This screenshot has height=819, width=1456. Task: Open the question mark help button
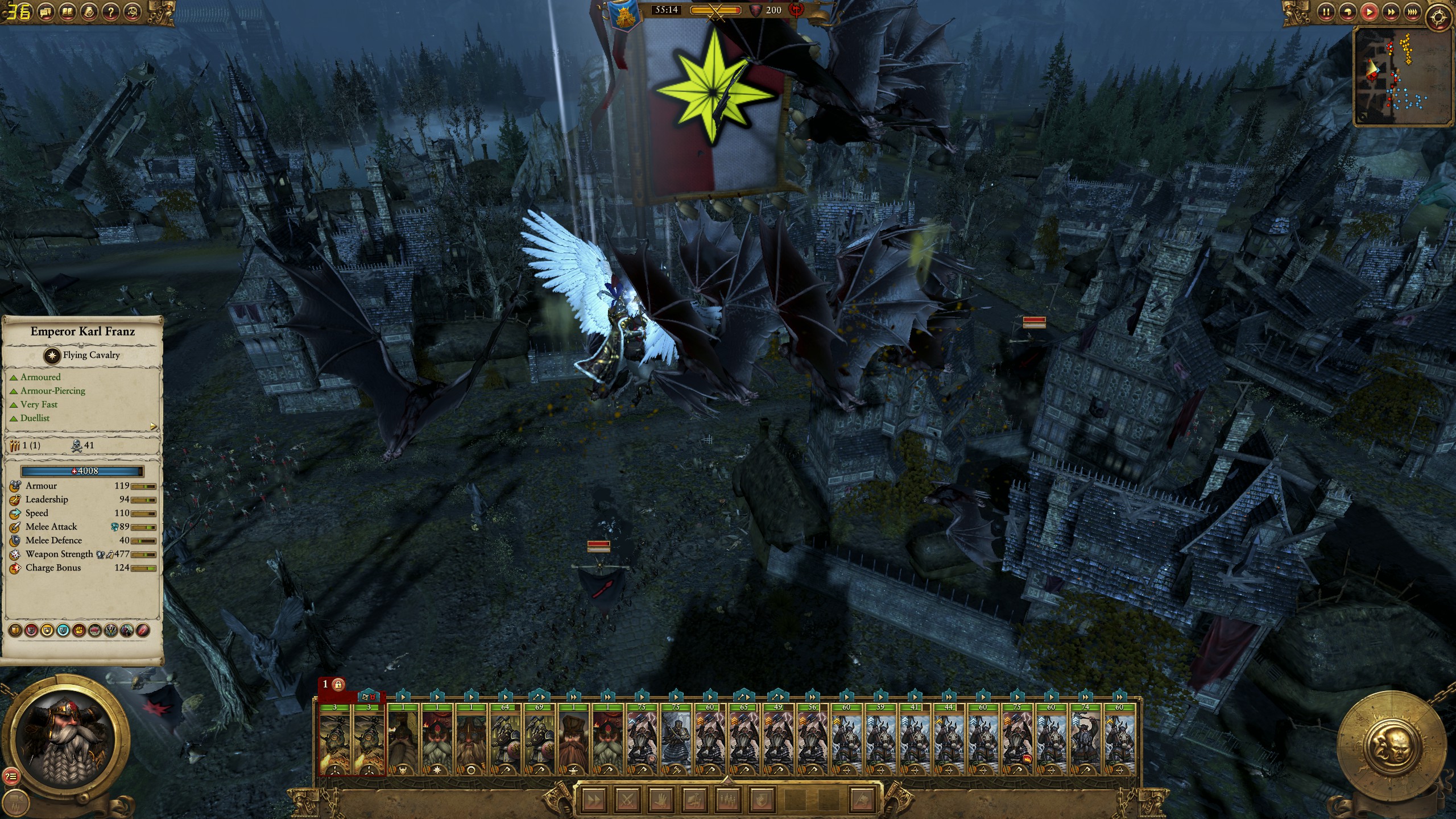pos(111,11)
